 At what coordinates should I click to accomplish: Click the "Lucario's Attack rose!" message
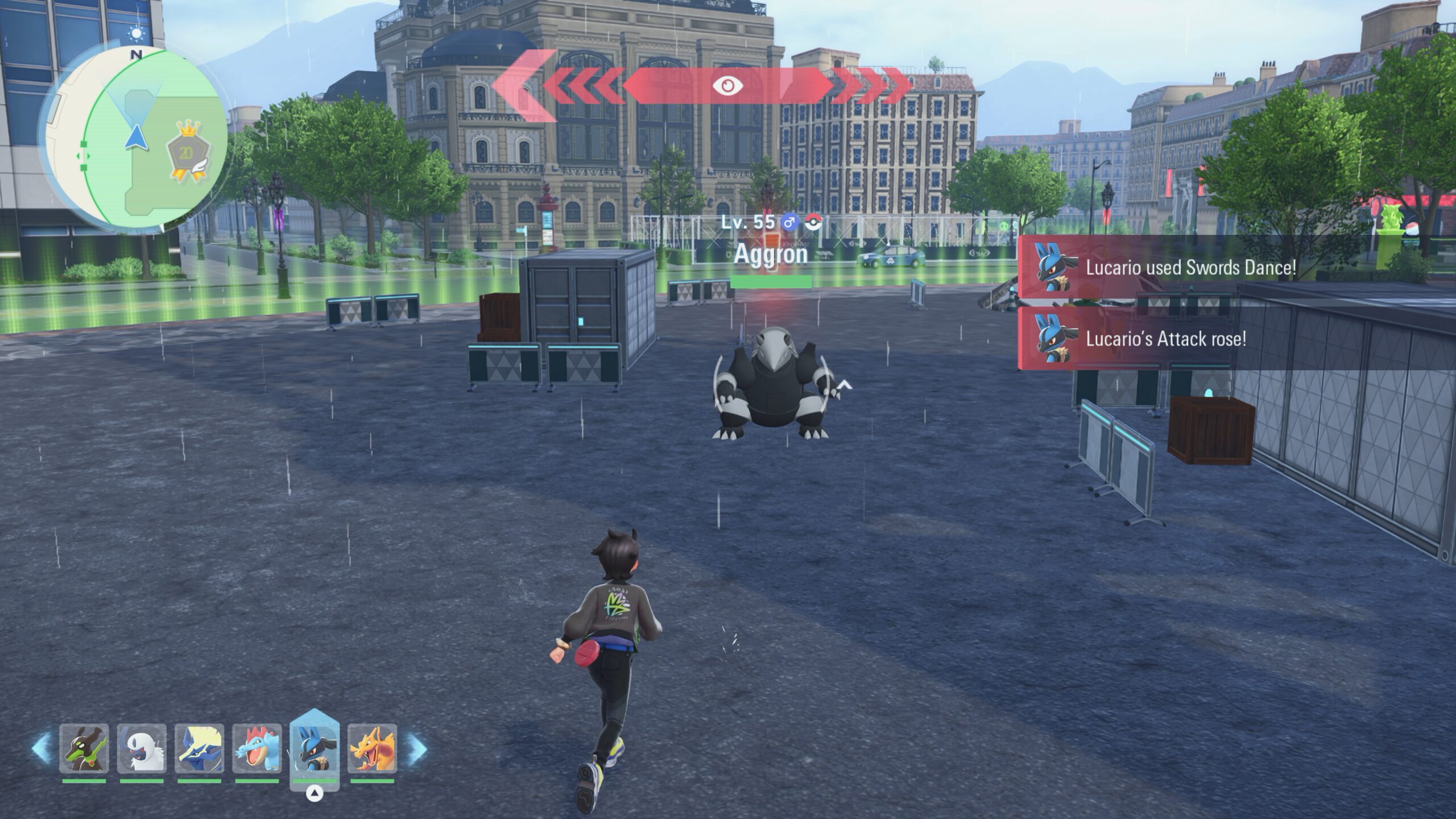point(1165,339)
